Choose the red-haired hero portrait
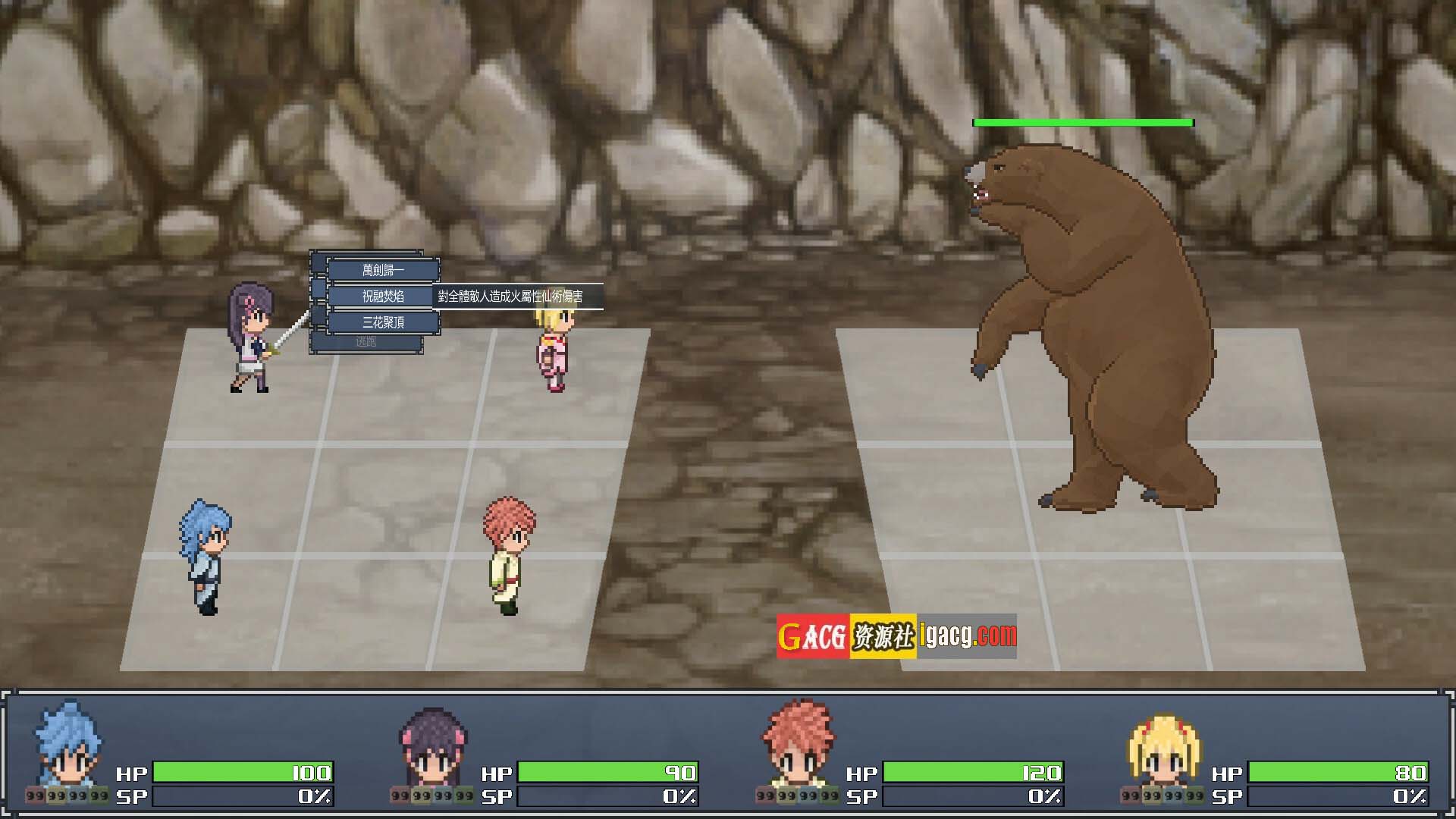 (x=798, y=747)
